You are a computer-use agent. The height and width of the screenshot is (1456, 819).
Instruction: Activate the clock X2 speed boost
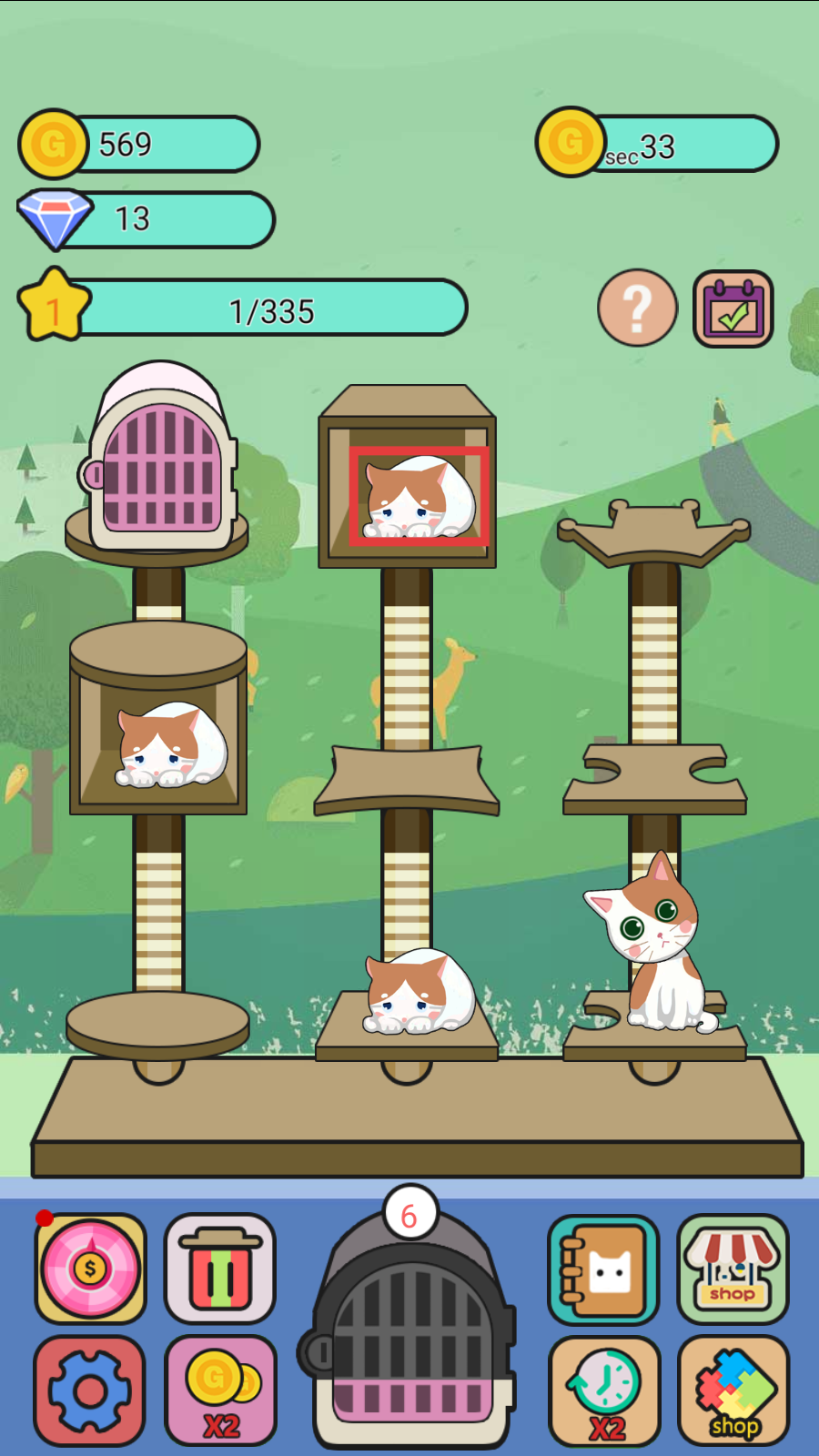click(604, 1390)
